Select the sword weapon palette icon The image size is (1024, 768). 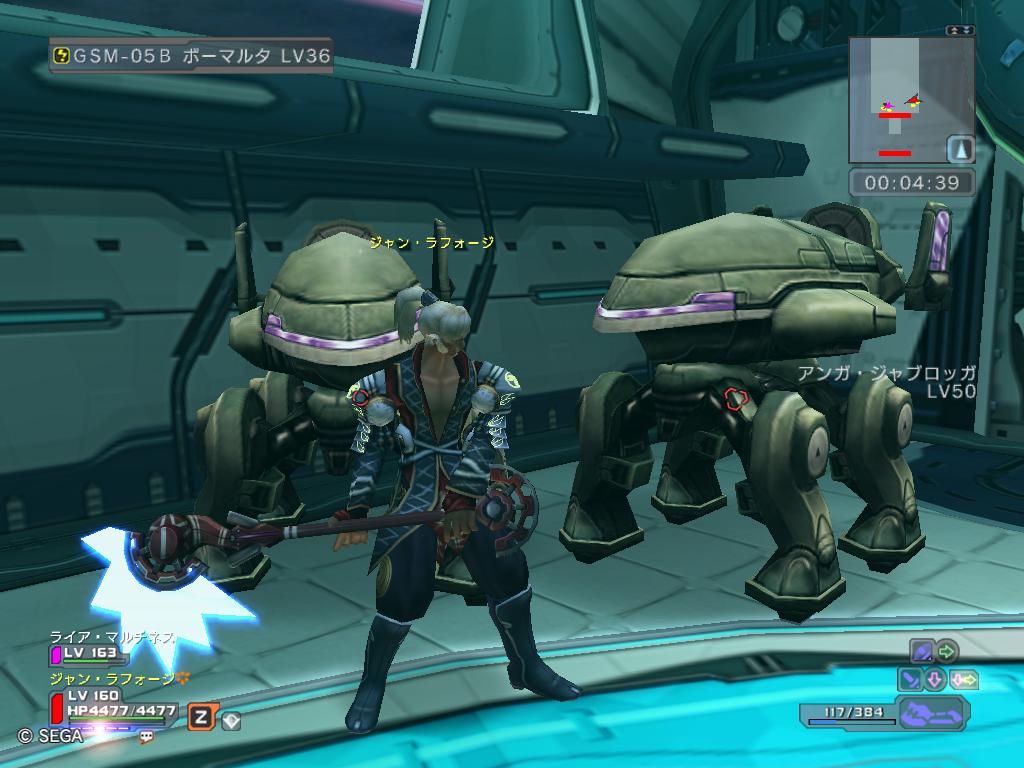click(x=911, y=680)
